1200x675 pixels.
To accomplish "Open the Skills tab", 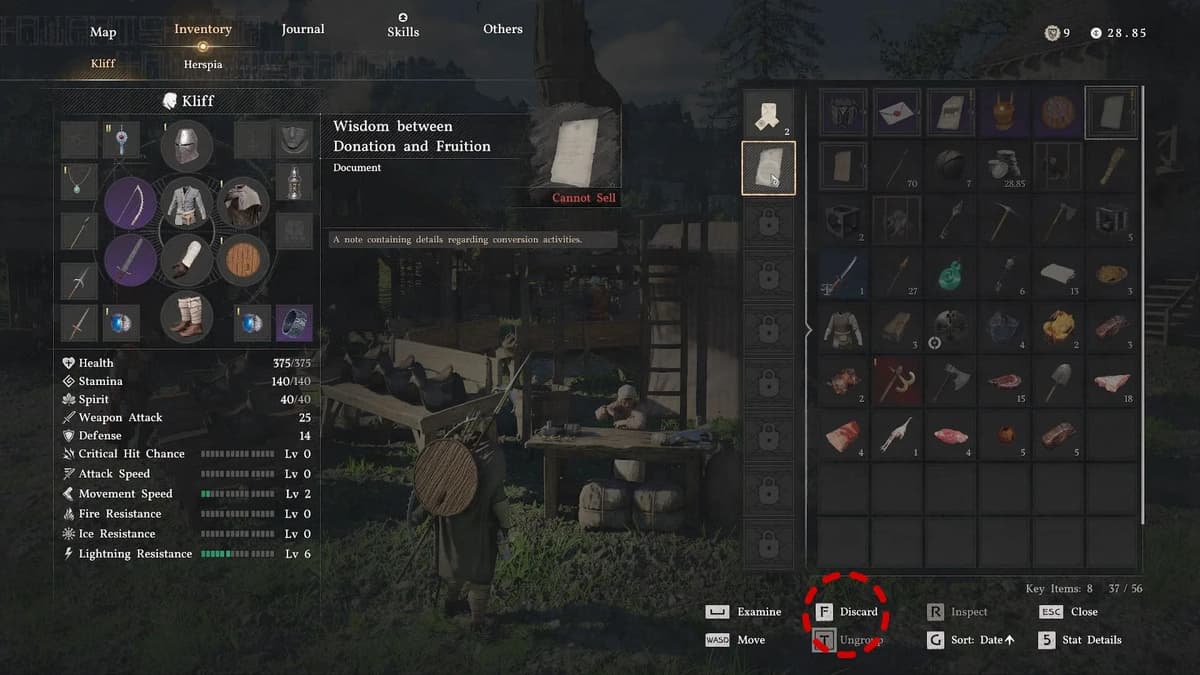I will (x=402, y=30).
